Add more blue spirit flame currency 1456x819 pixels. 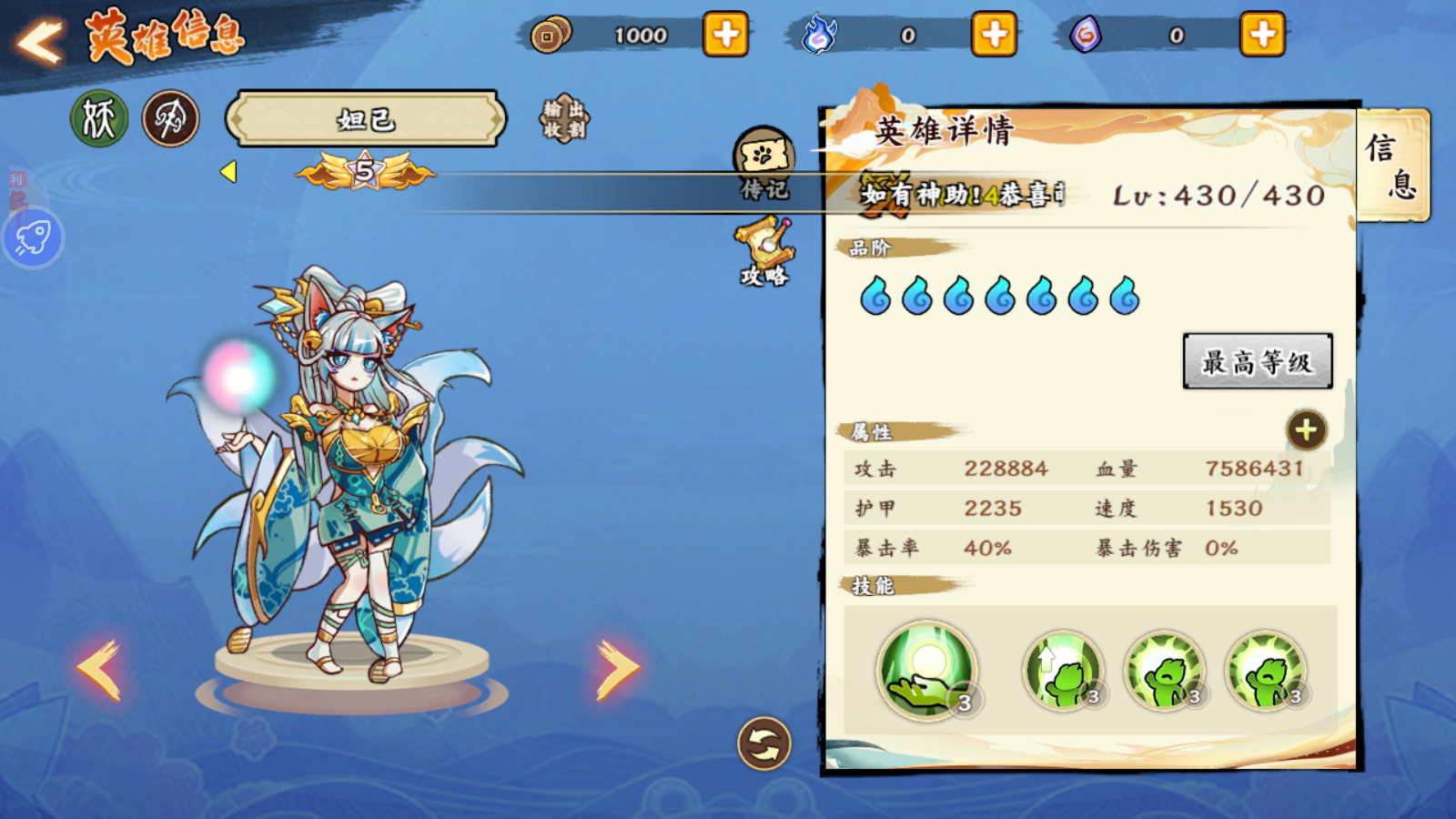(994, 35)
